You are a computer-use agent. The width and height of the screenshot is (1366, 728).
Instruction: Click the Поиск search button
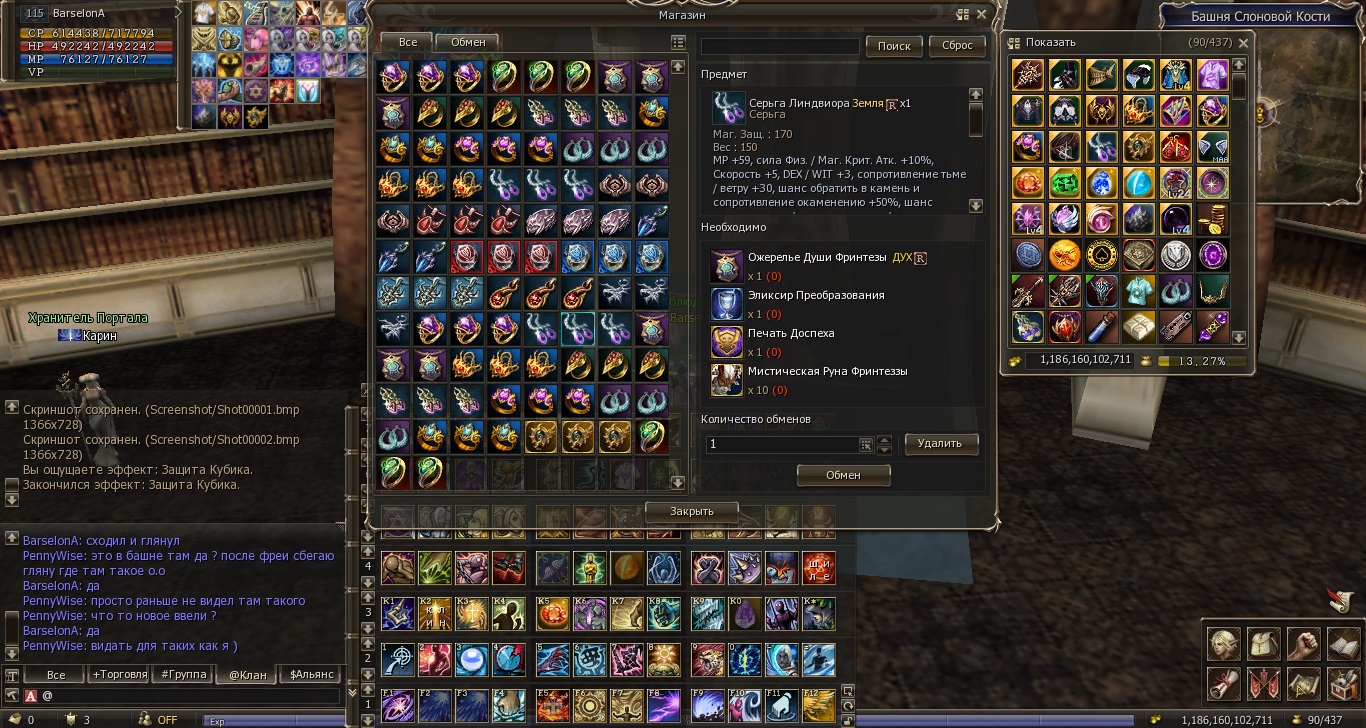(894, 46)
